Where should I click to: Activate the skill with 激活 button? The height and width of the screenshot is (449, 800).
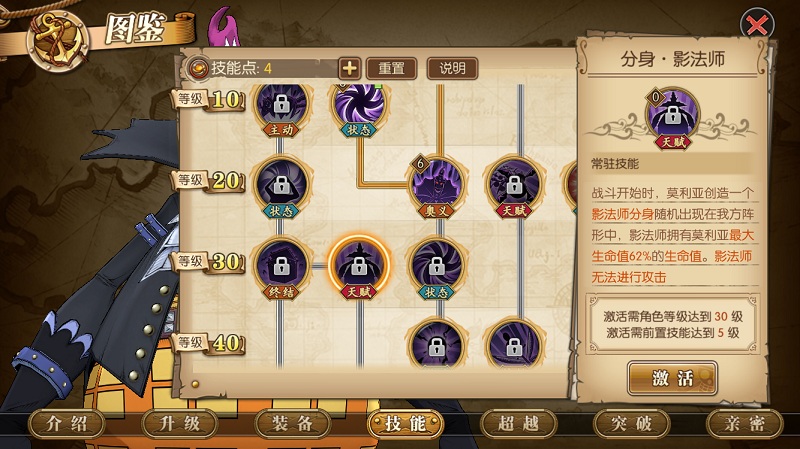[672, 378]
